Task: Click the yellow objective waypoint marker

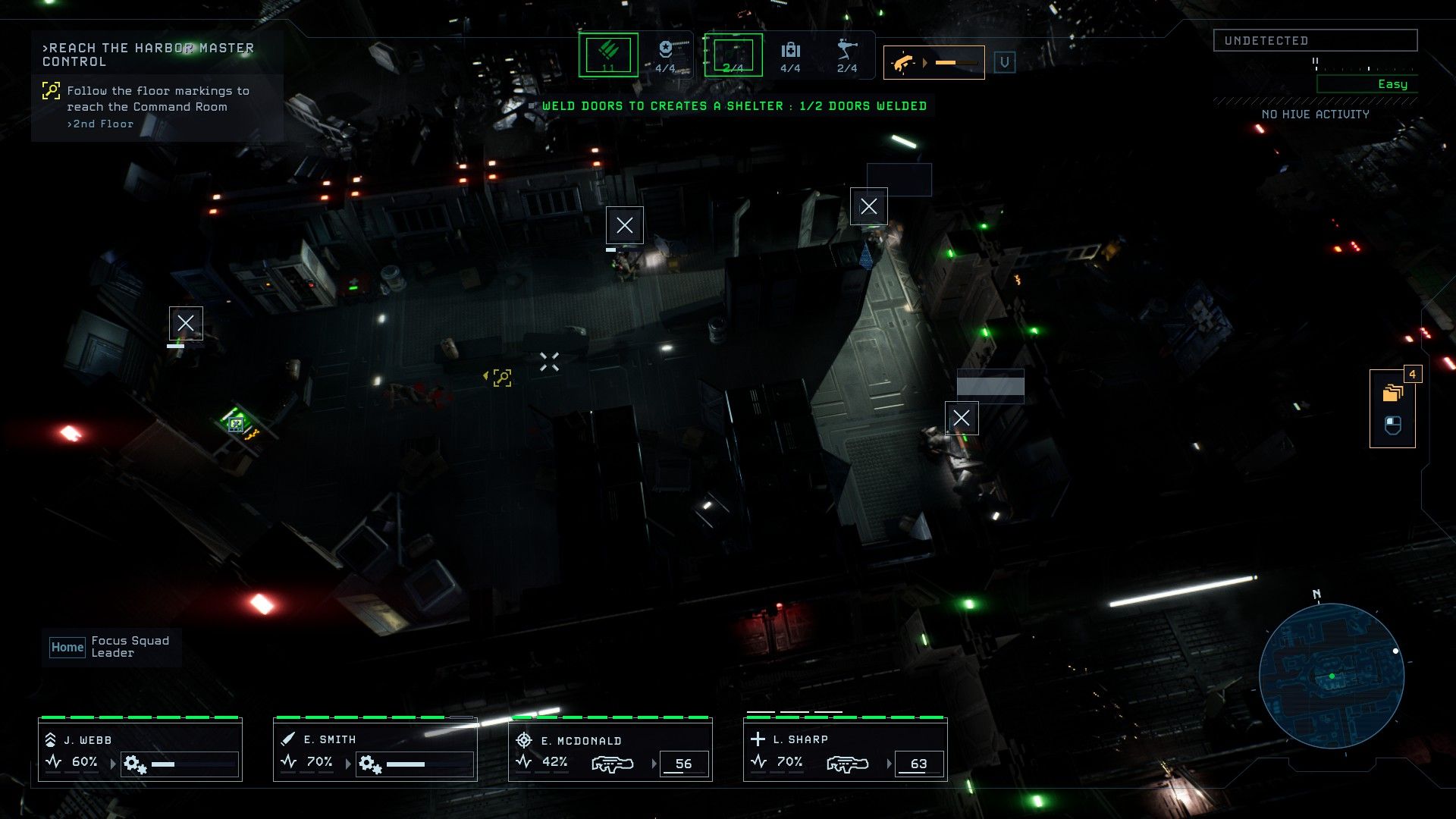Action: pyautogui.click(x=502, y=378)
